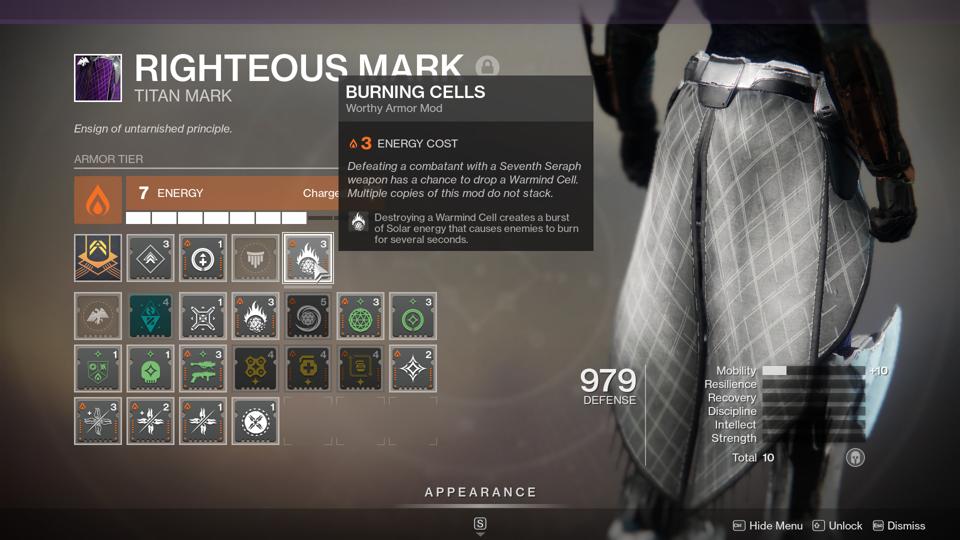Open the Appearance section
This screenshot has width=960, height=540.
tap(480, 492)
